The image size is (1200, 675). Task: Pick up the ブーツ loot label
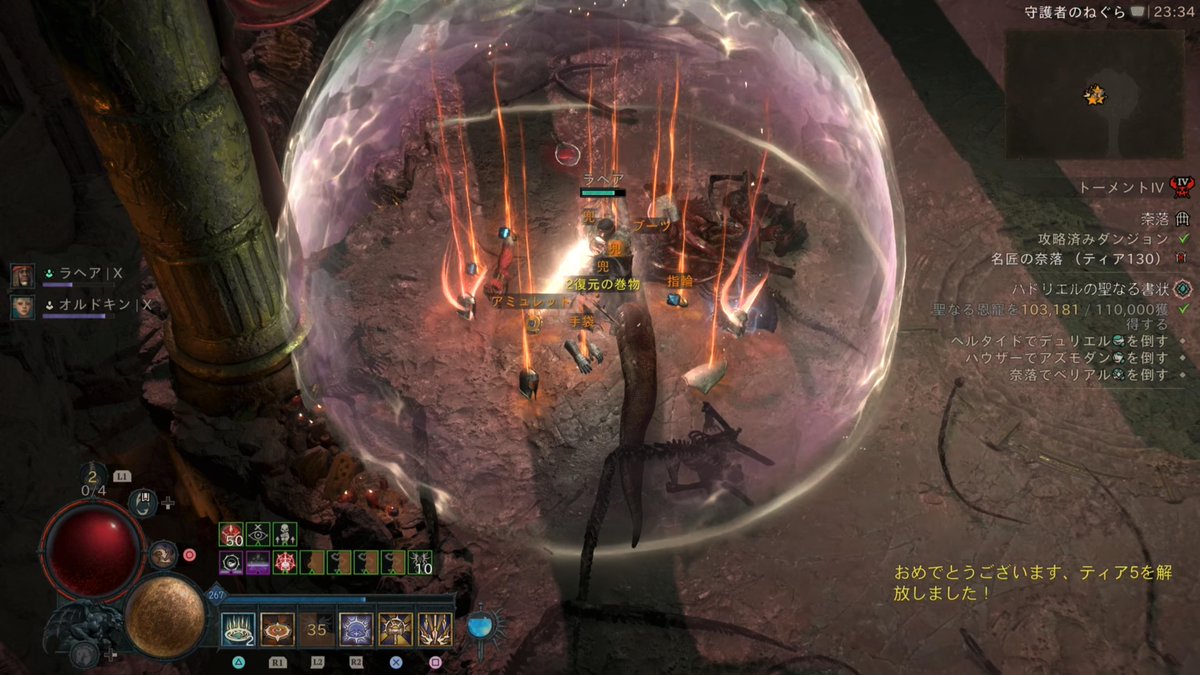pos(653,226)
